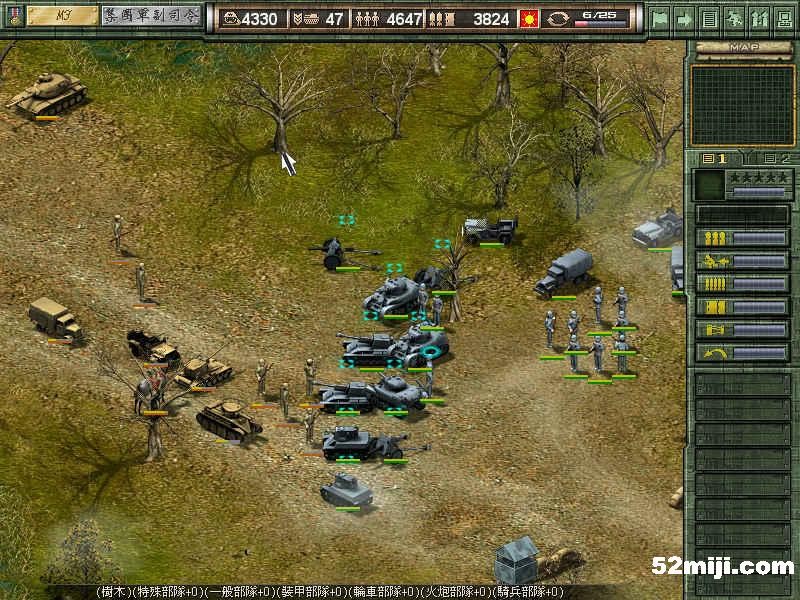Click the gold nameplate beside the medal
The image size is (800, 600).
[60, 16]
